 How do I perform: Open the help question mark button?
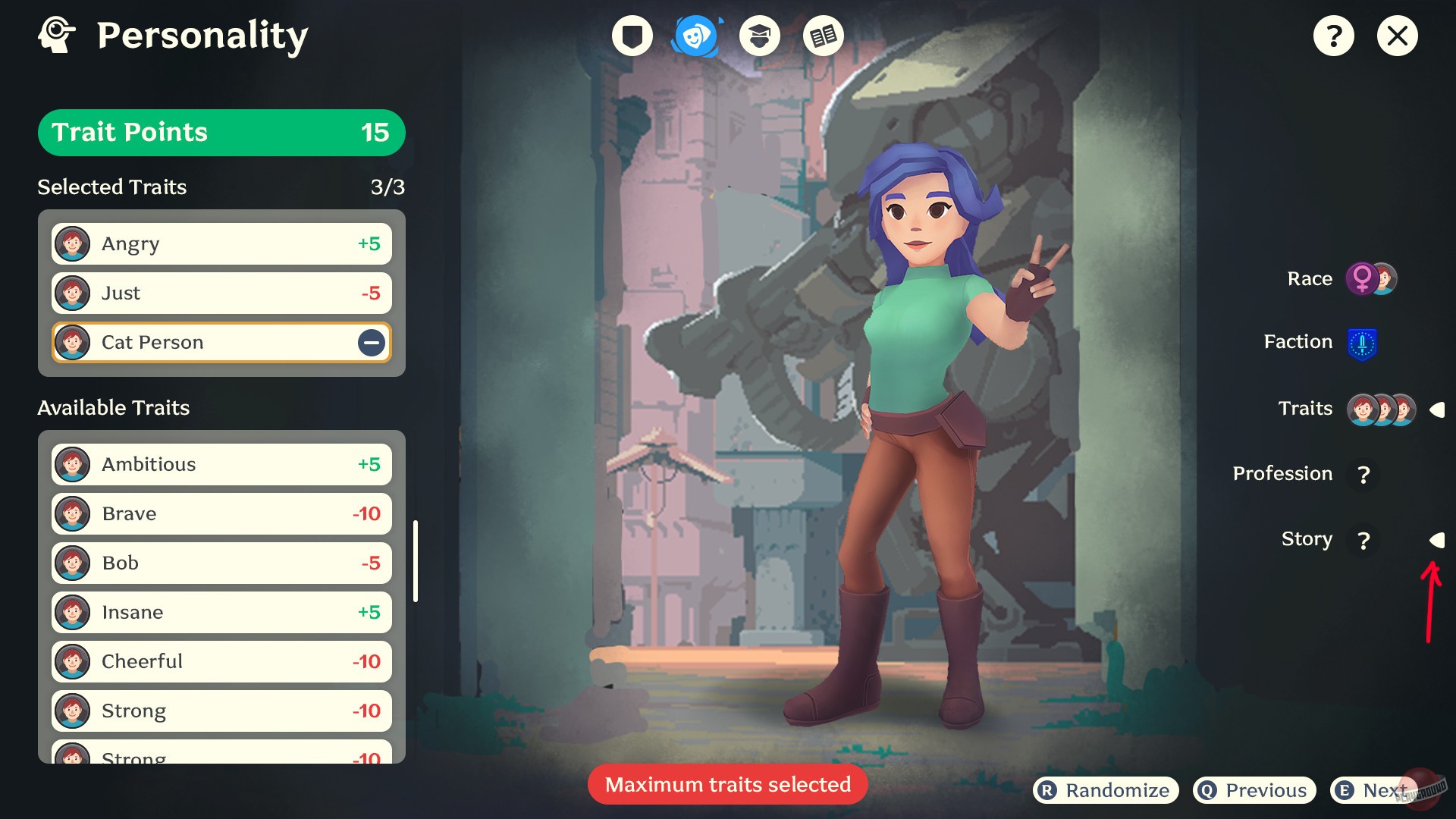pos(1335,35)
